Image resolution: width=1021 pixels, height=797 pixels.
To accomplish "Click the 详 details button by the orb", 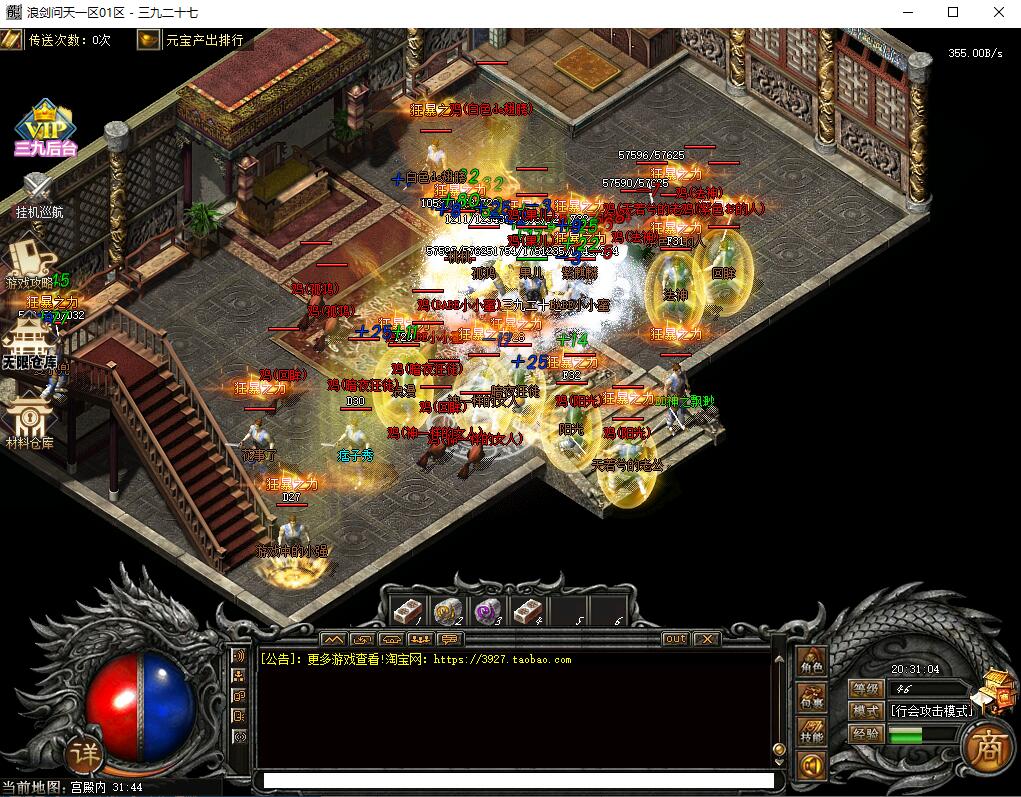I will pos(86,753).
